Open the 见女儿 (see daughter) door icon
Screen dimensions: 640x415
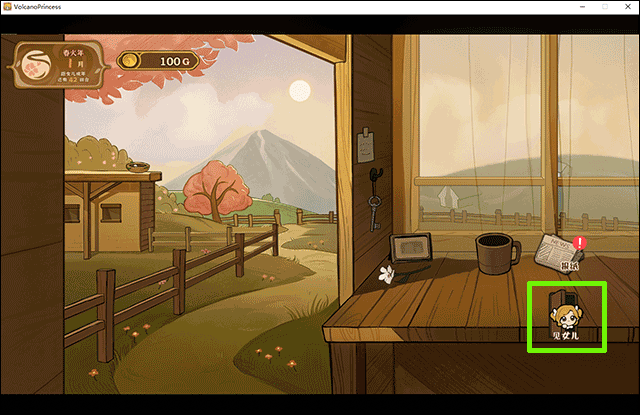coord(566,315)
